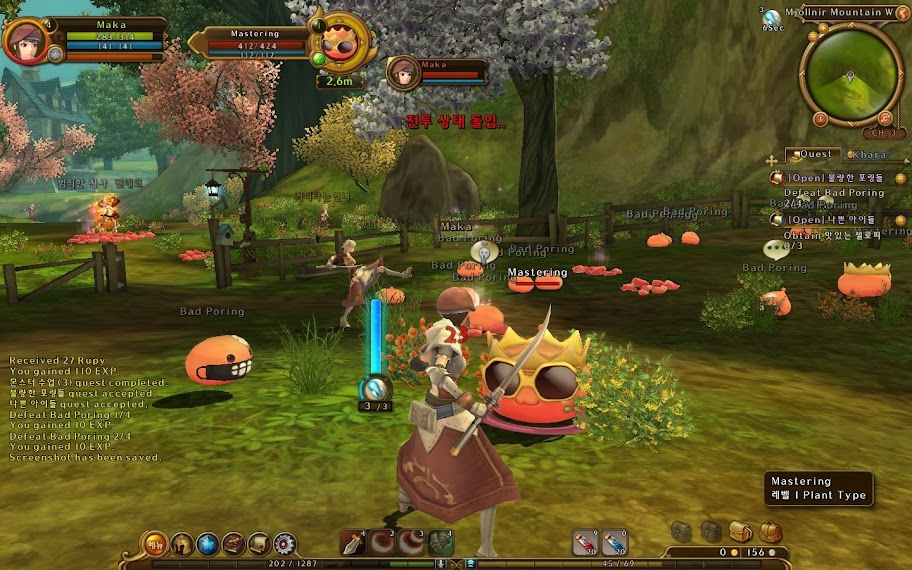
Task: Open the orange main menu button
Action: (x=156, y=544)
